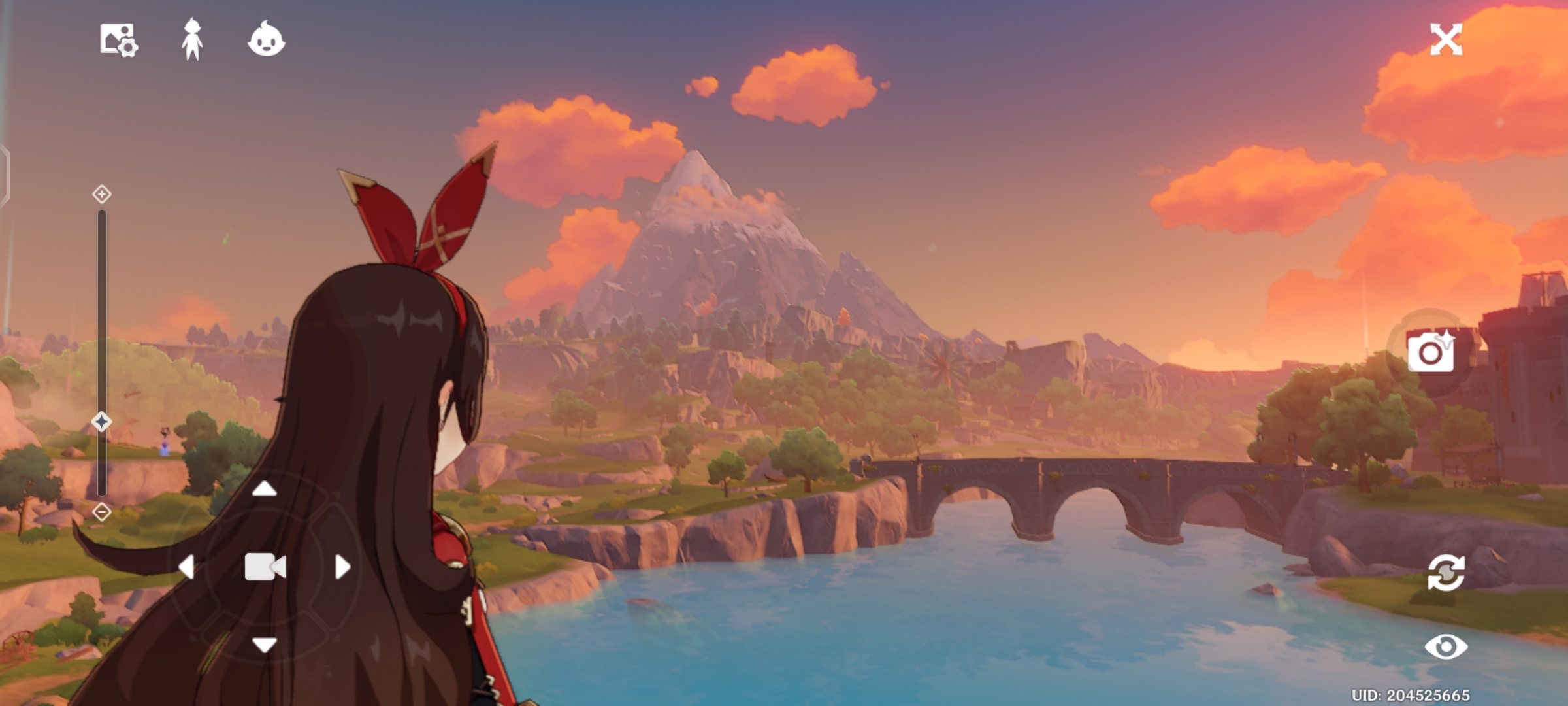Move the camera down with the down arrow
Image resolution: width=1568 pixels, height=706 pixels.
tap(265, 645)
